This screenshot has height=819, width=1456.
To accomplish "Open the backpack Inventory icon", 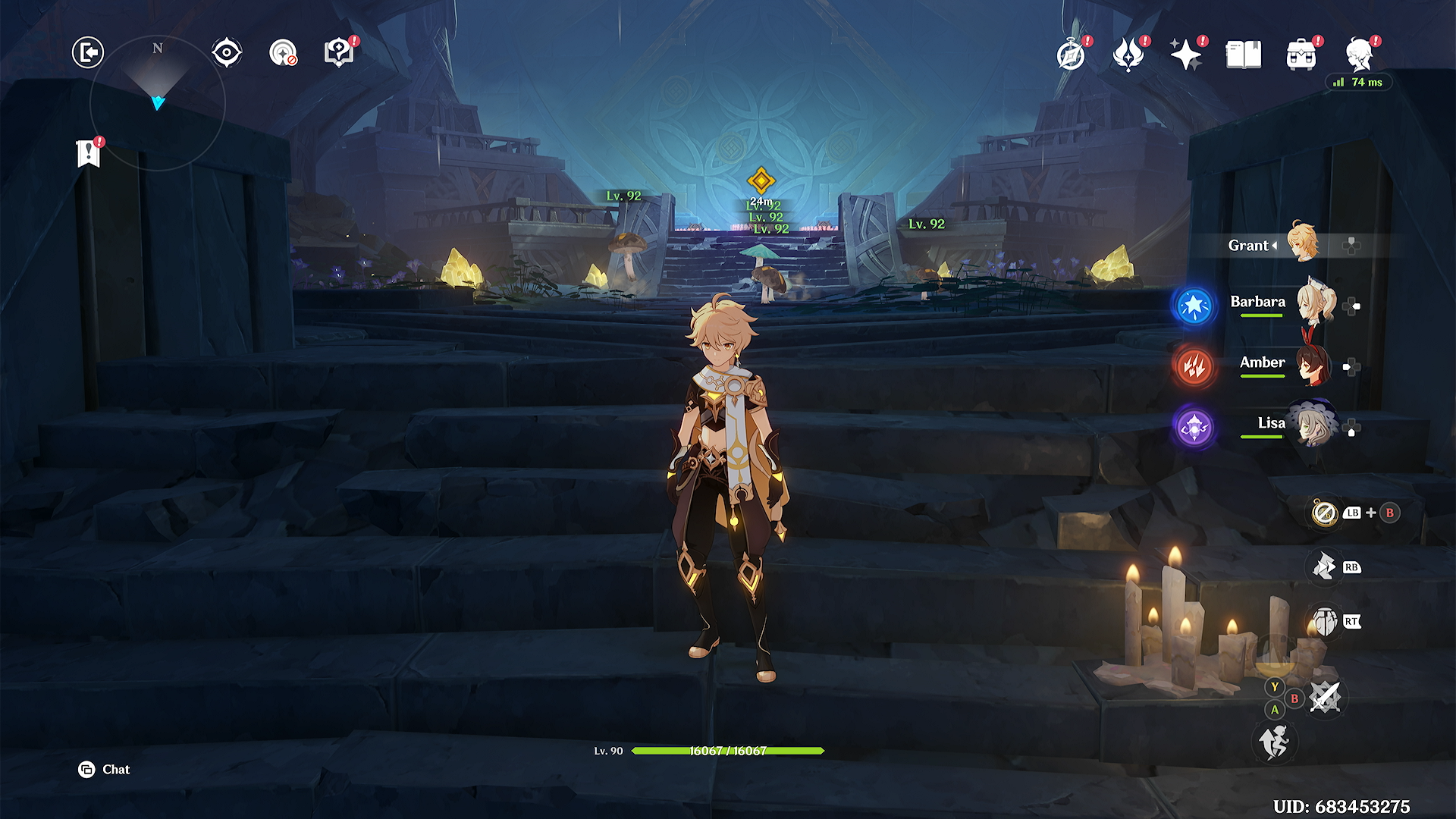I will pos(1301,55).
